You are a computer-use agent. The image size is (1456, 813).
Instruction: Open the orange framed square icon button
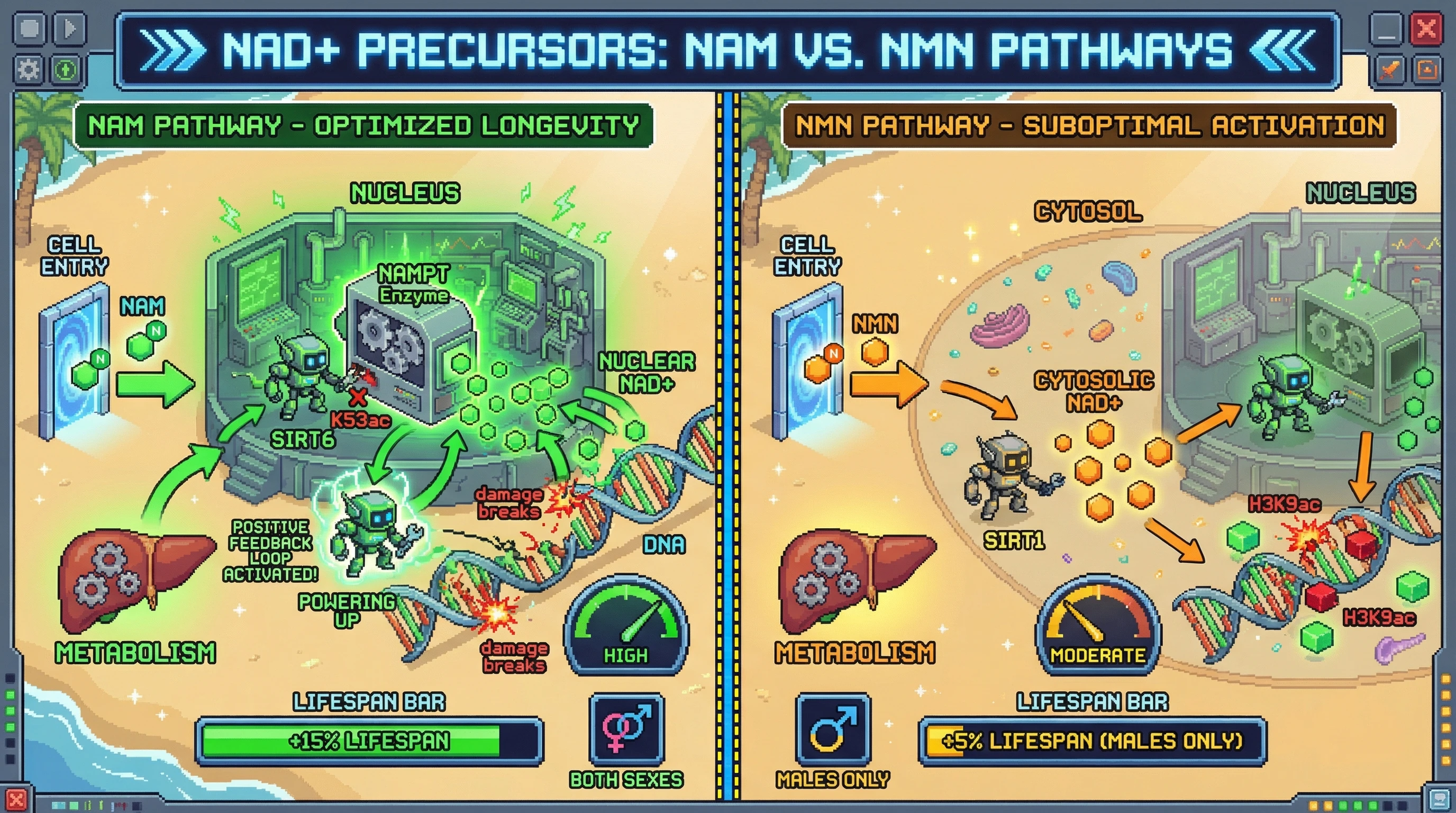click(1426, 69)
